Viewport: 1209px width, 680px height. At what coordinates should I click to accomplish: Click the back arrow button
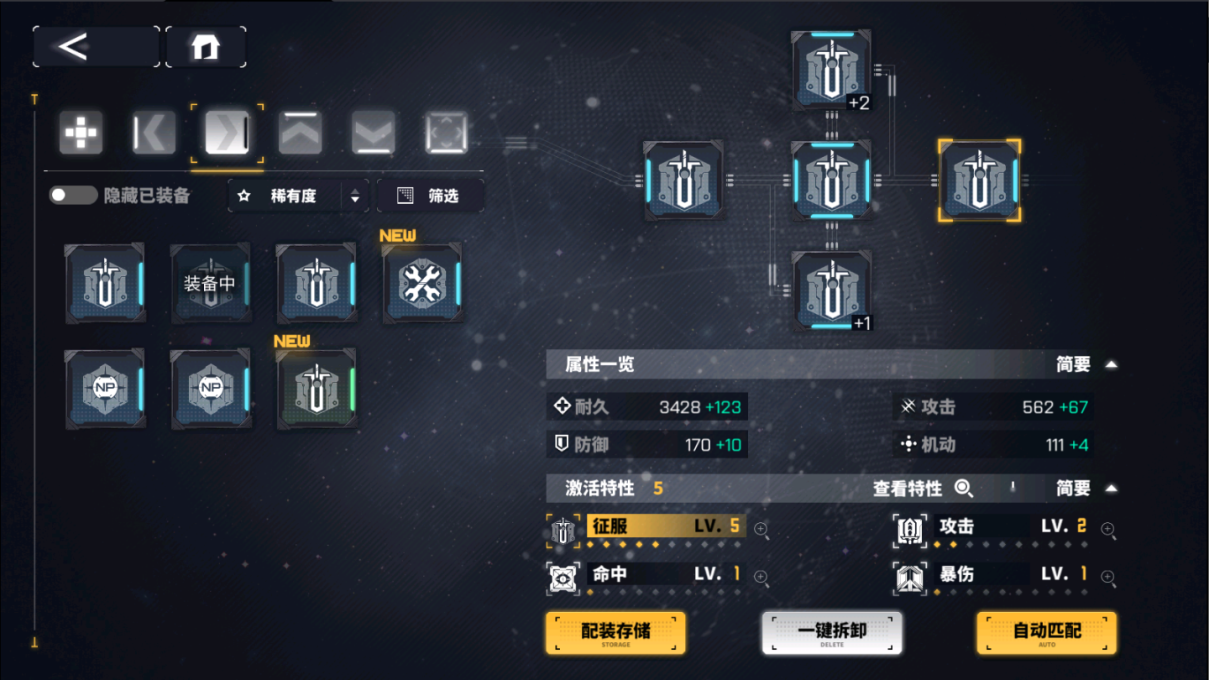[x=96, y=47]
